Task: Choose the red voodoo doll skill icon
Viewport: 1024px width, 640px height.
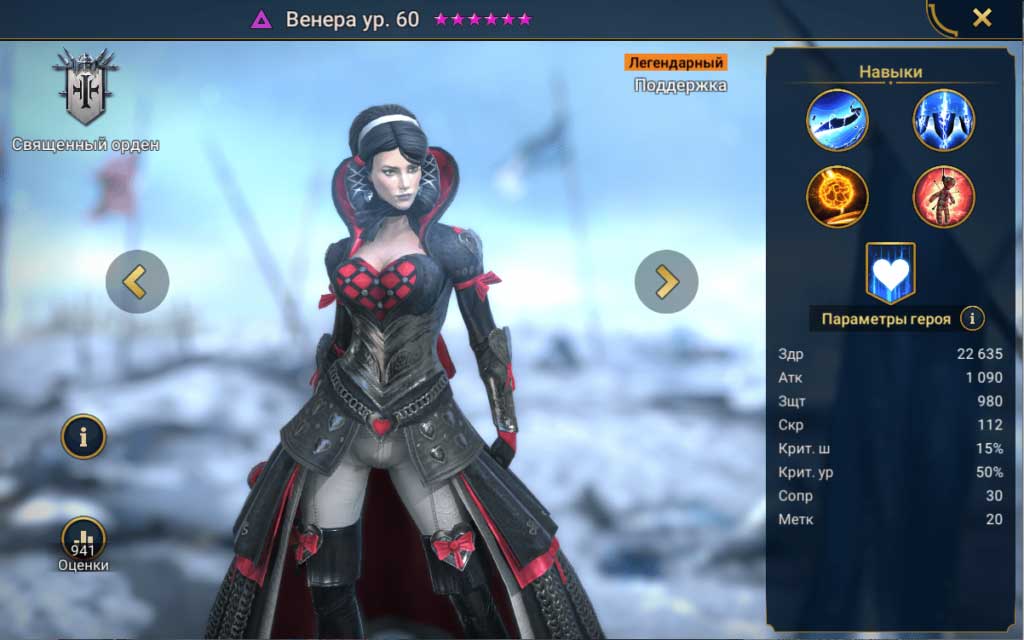Action: tap(943, 196)
